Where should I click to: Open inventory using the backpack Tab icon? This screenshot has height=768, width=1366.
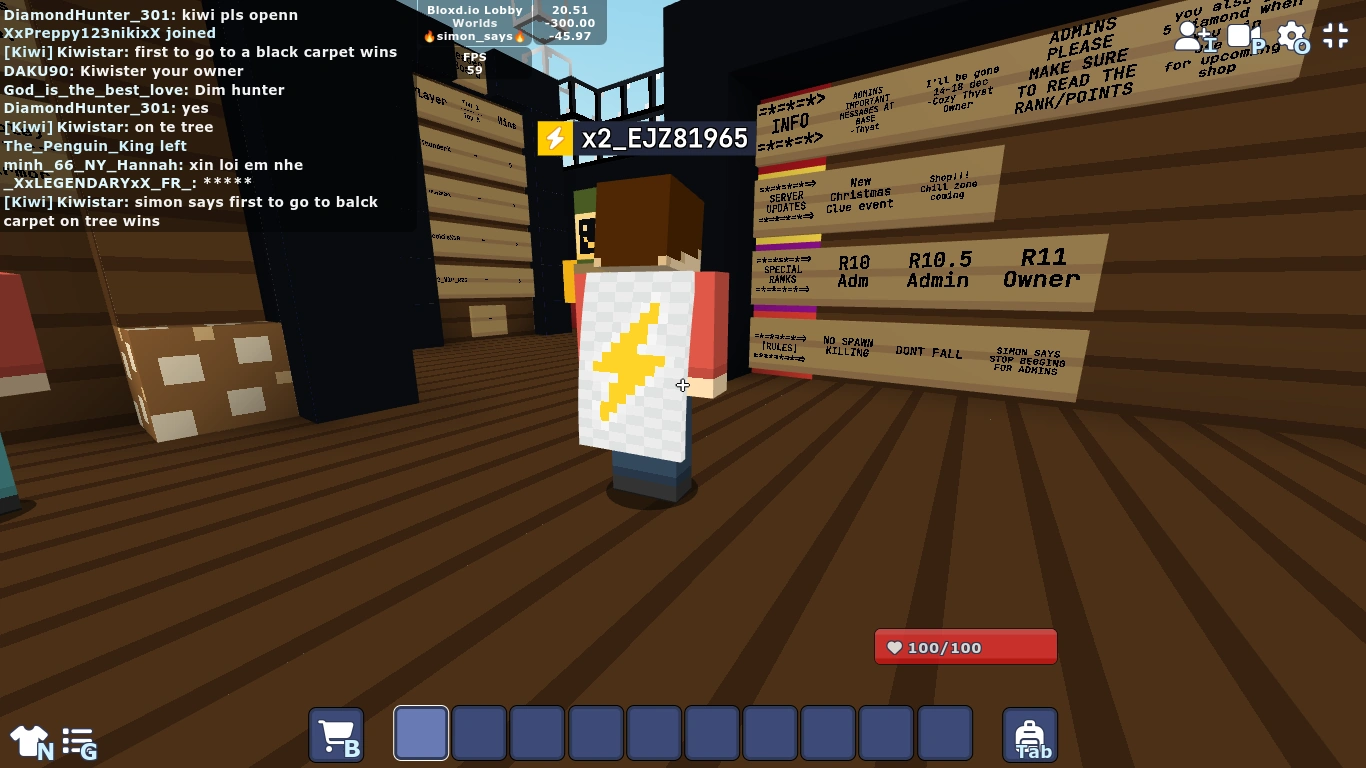coord(1030,733)
